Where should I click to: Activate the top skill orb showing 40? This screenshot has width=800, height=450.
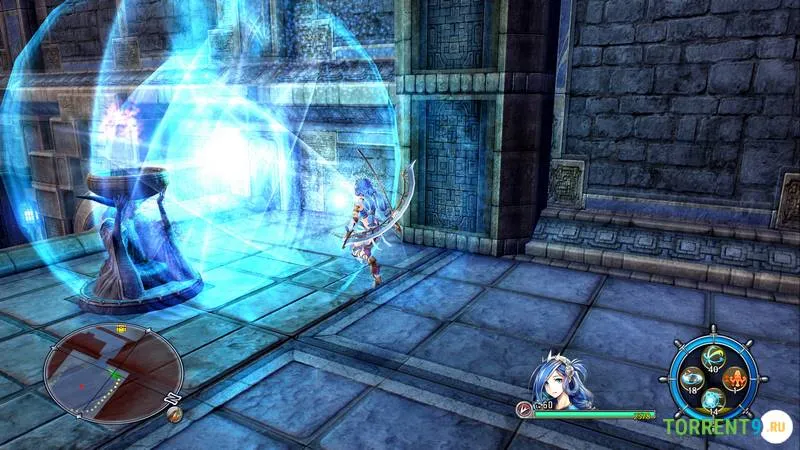coord(715,357)
